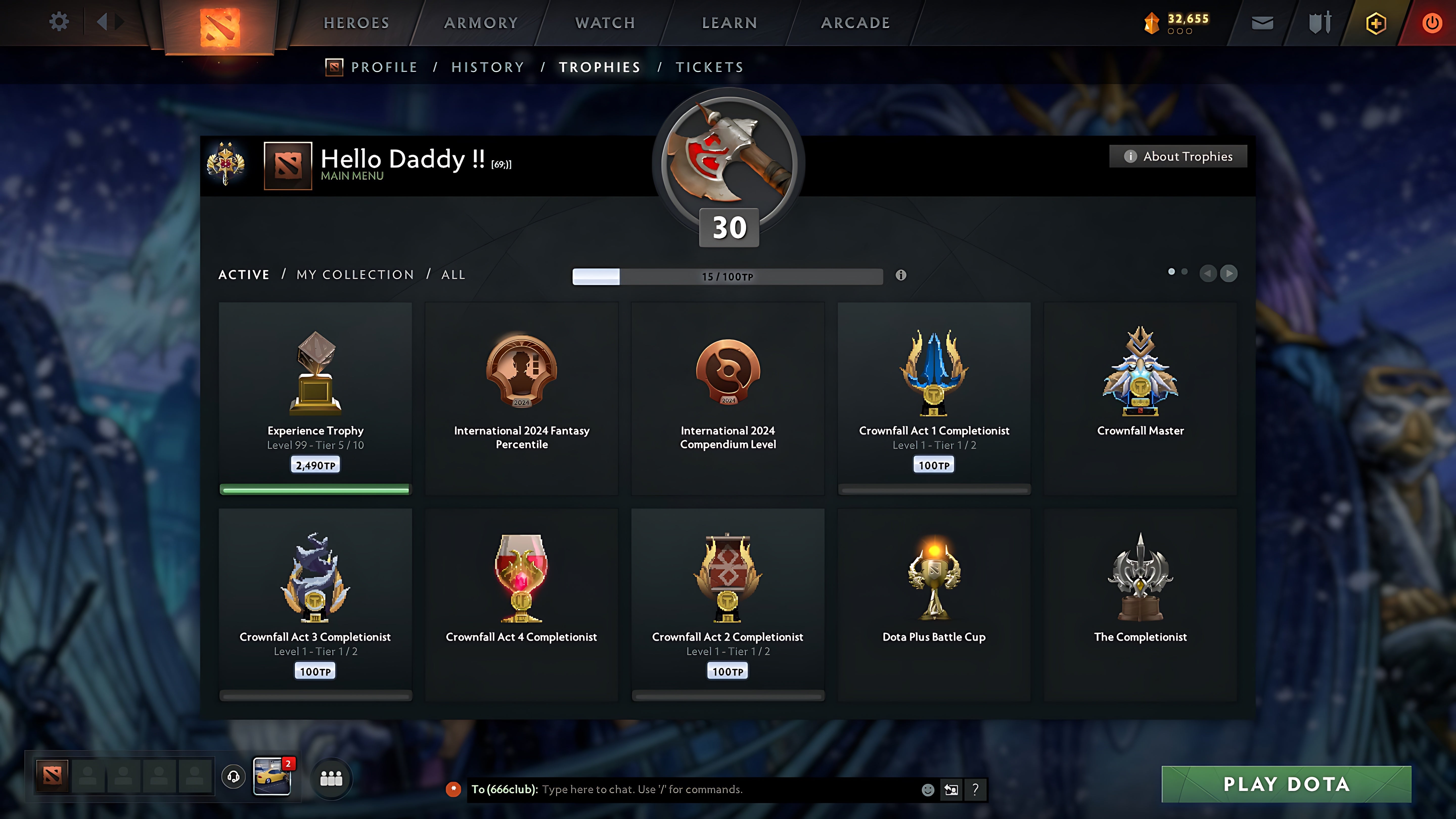The image size is (1456, 819).
Task: Open the emoticon picker in chat bar
Action: 929,790
